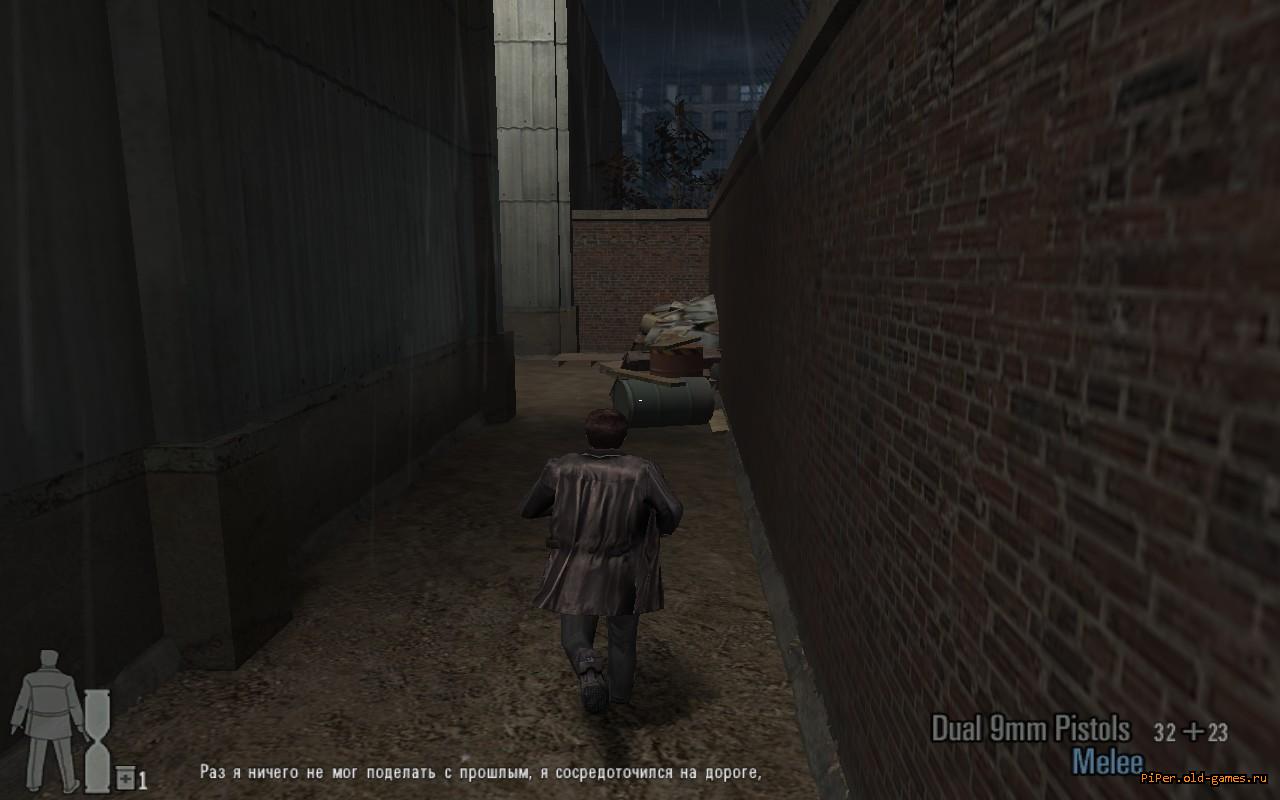Select the painkiller item icon
This screenshot has height=800, width=1280.
[125, 778]
